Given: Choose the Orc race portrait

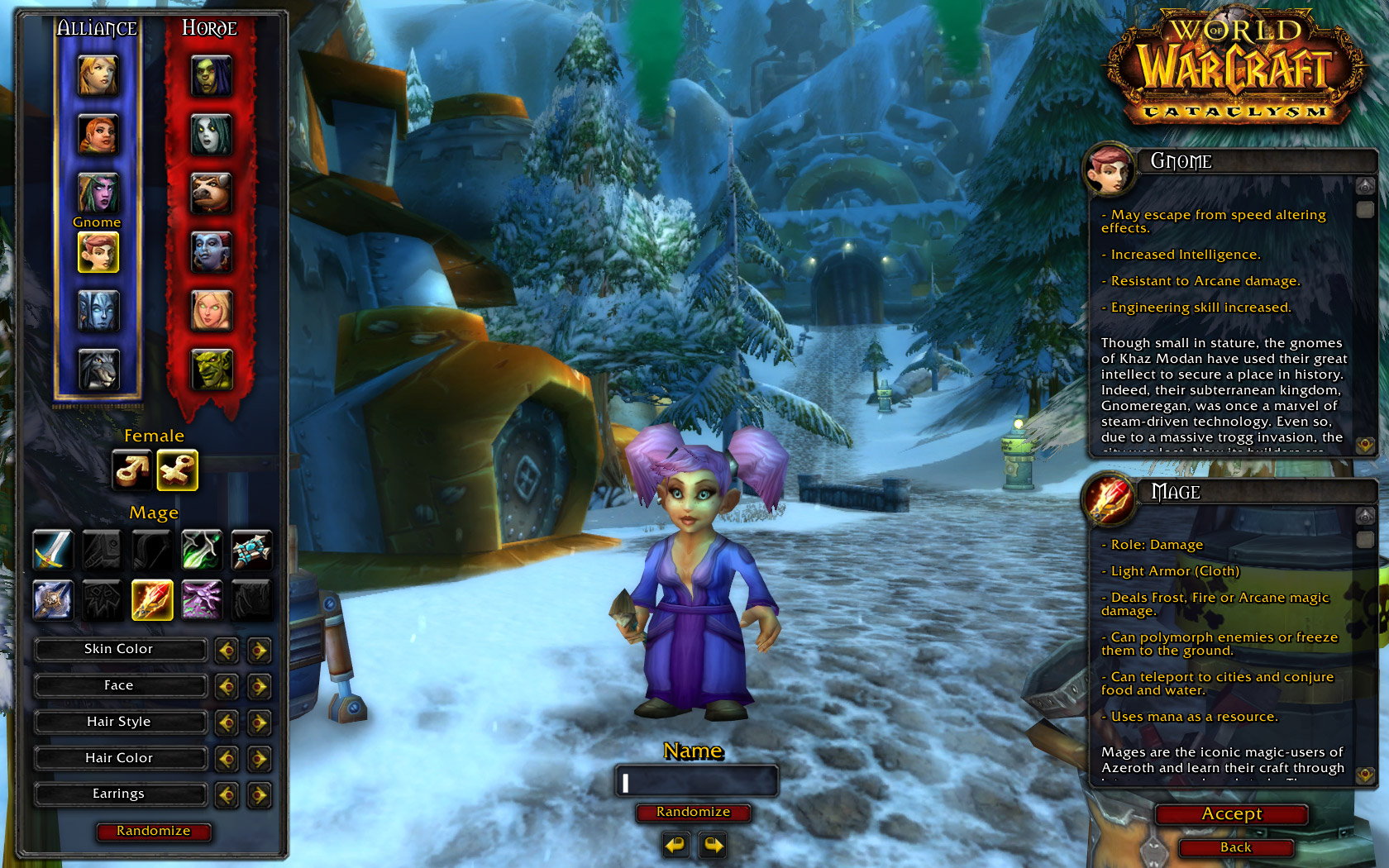Looking at the screenshot, I should pyautogui.click(x=212, y=75).
